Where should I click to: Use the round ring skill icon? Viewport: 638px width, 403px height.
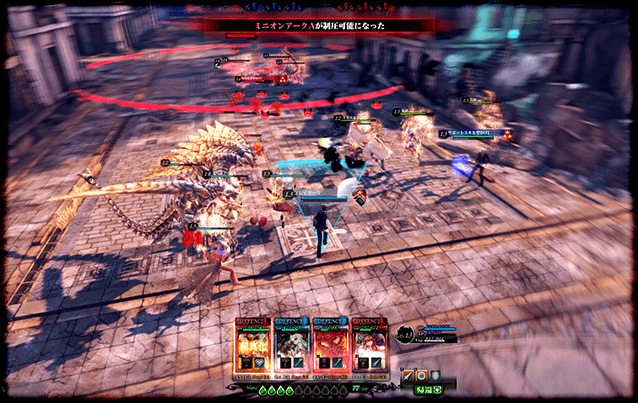[423, 374]
